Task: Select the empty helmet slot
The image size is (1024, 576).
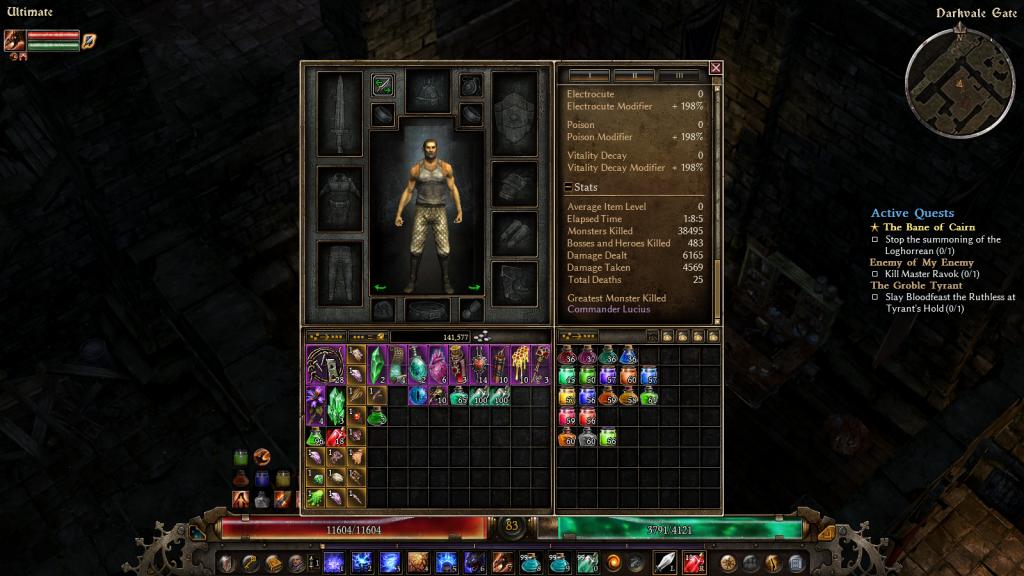Action: (427, 90)
